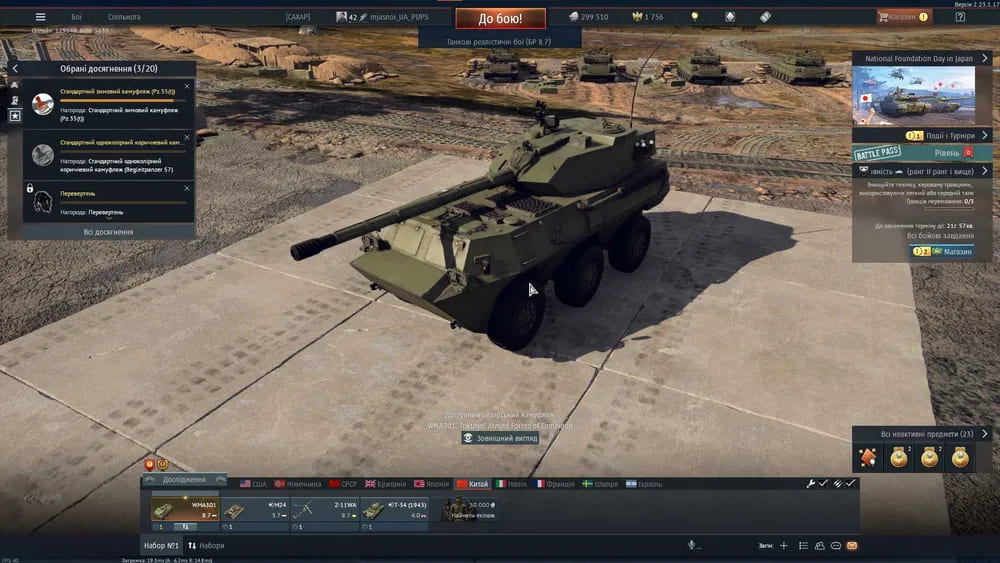The height and width of the screenshot is (563, 1000).
Task: Start the battle with До бою! button
Action: (500, 18)
